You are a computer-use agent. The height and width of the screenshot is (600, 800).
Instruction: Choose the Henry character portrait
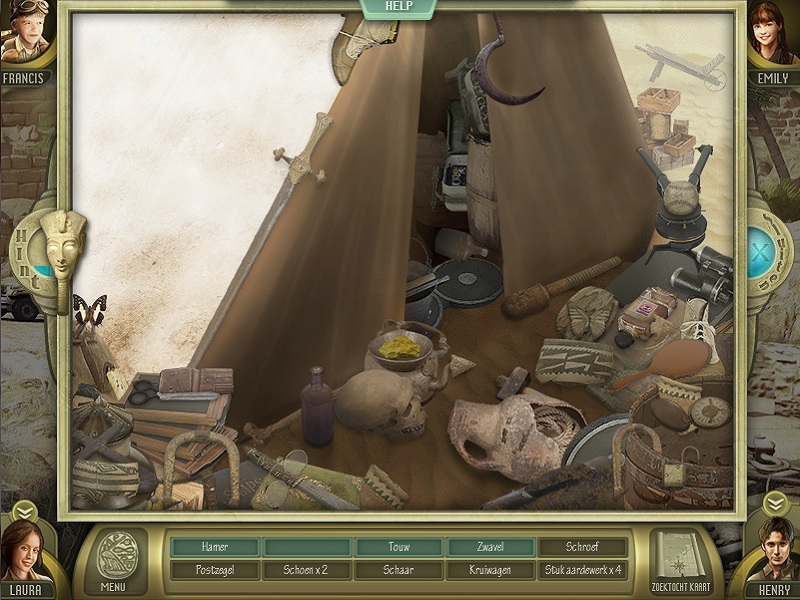click(774, 553)
